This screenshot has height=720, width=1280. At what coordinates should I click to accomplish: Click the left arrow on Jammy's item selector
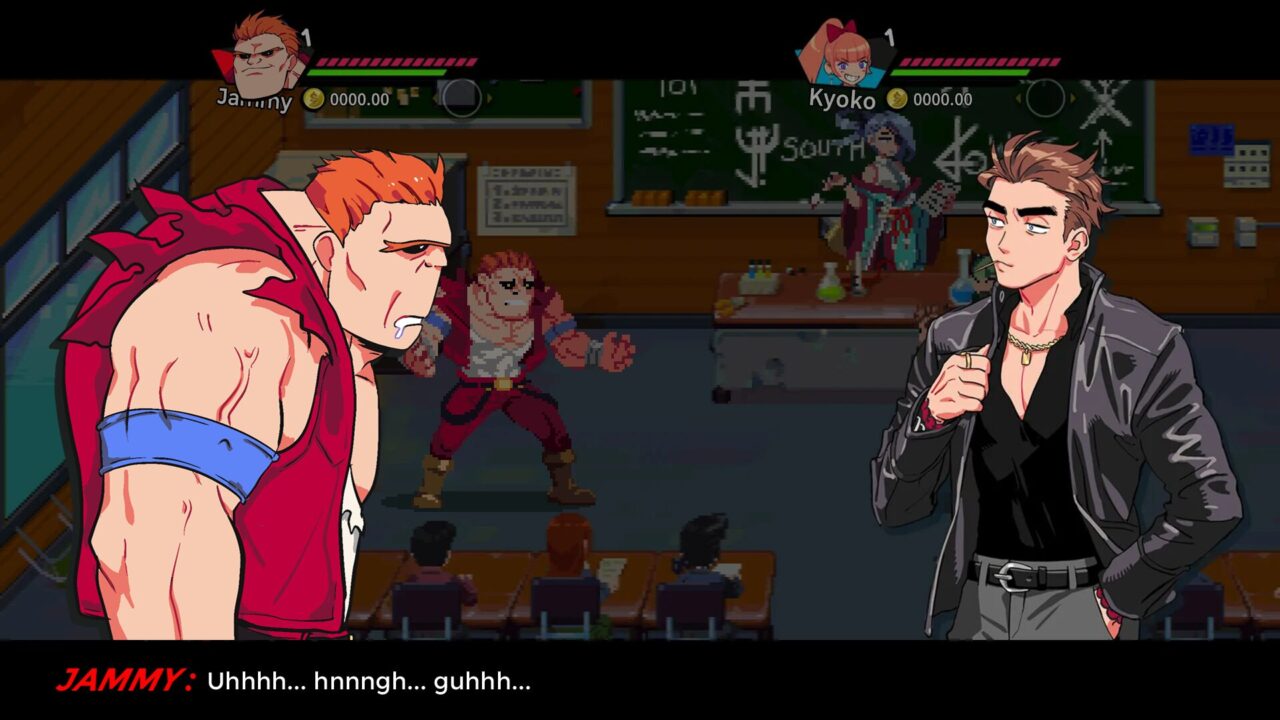pos(436,98)
